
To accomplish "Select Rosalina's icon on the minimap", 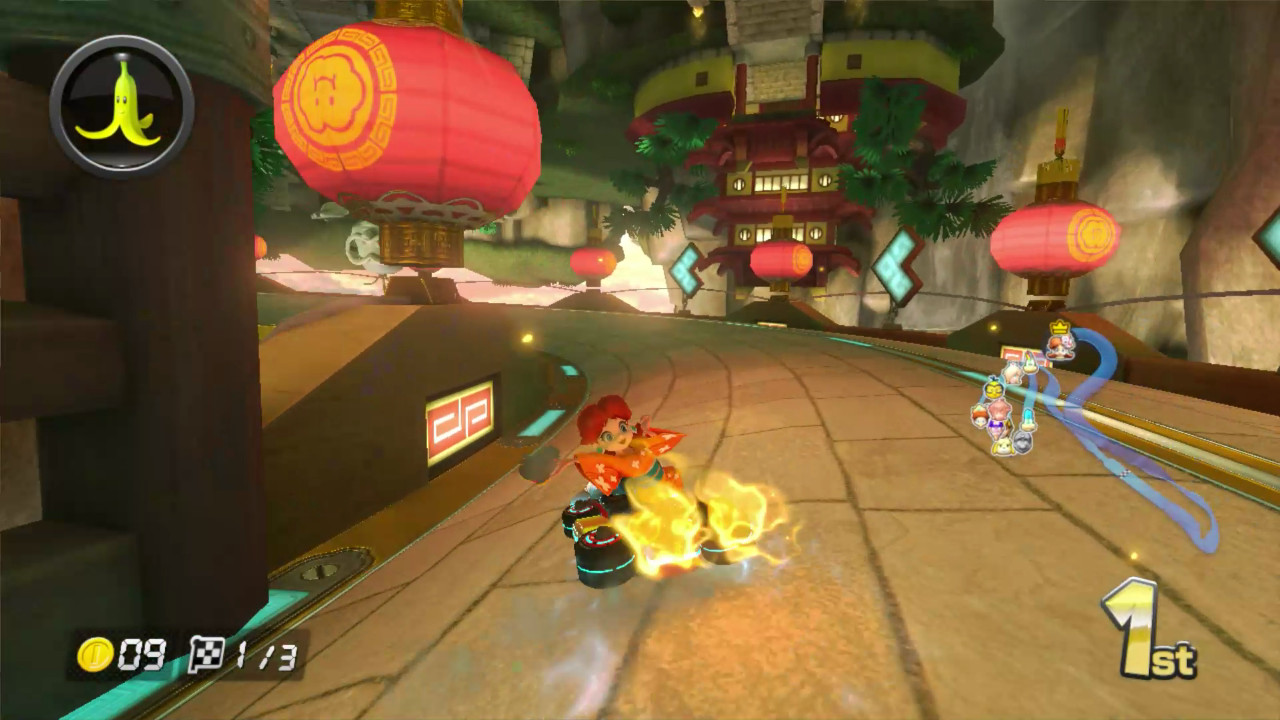I will click(x=1013, y=373).
